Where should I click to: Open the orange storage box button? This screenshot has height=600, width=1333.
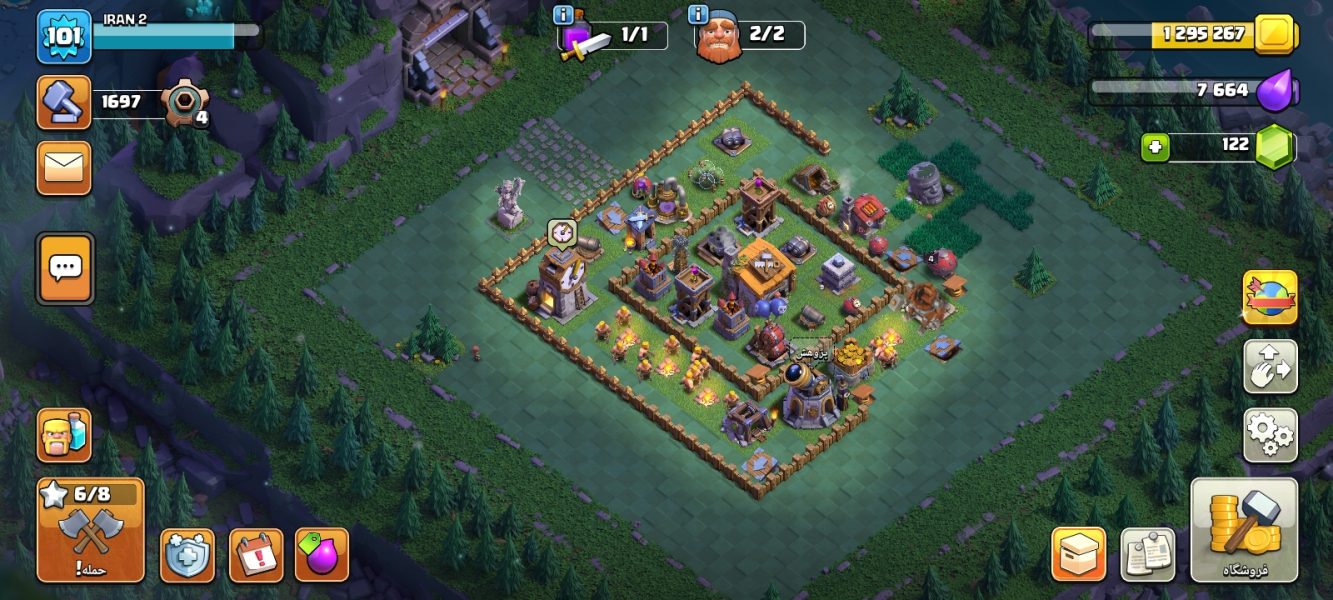[x=1078, y=554]
